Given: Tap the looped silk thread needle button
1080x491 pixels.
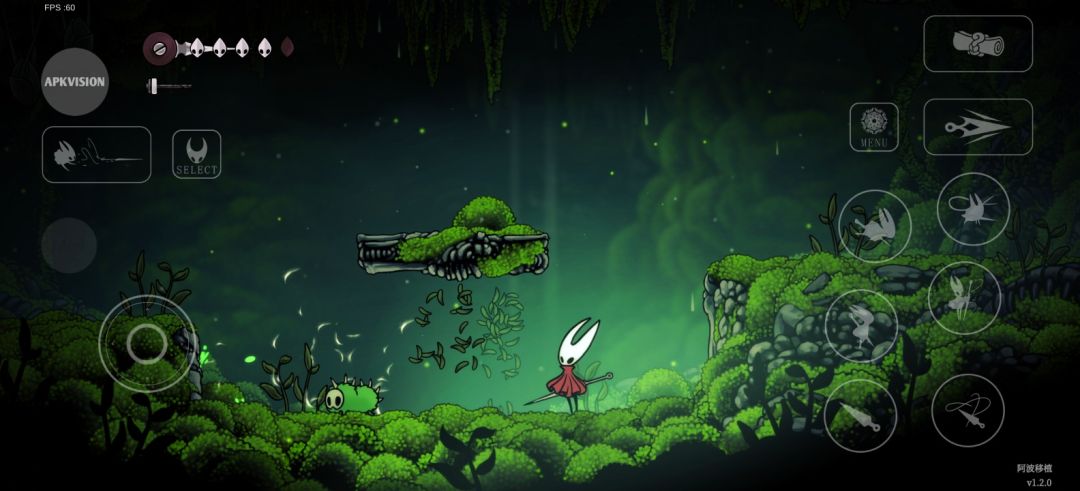Looking at the screenshot, I should [x=967, y=410].
